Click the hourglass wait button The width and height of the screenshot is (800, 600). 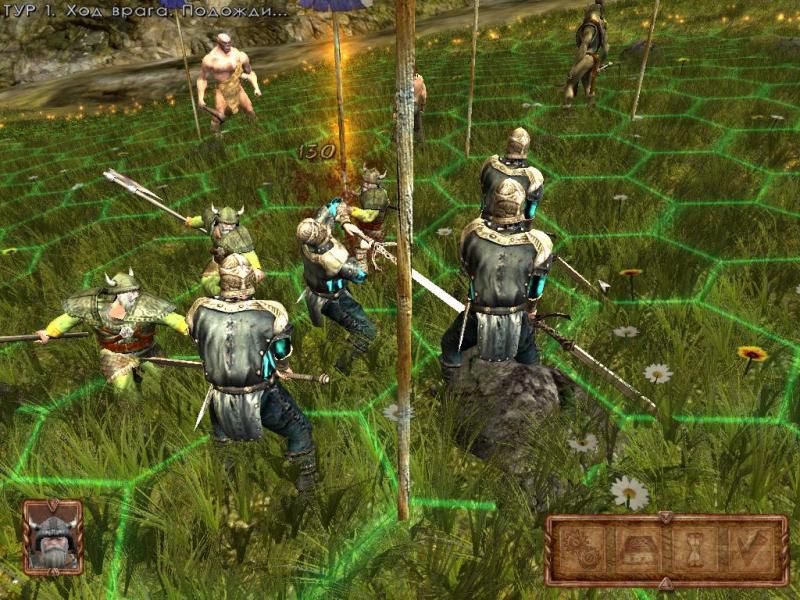point(695,549)
